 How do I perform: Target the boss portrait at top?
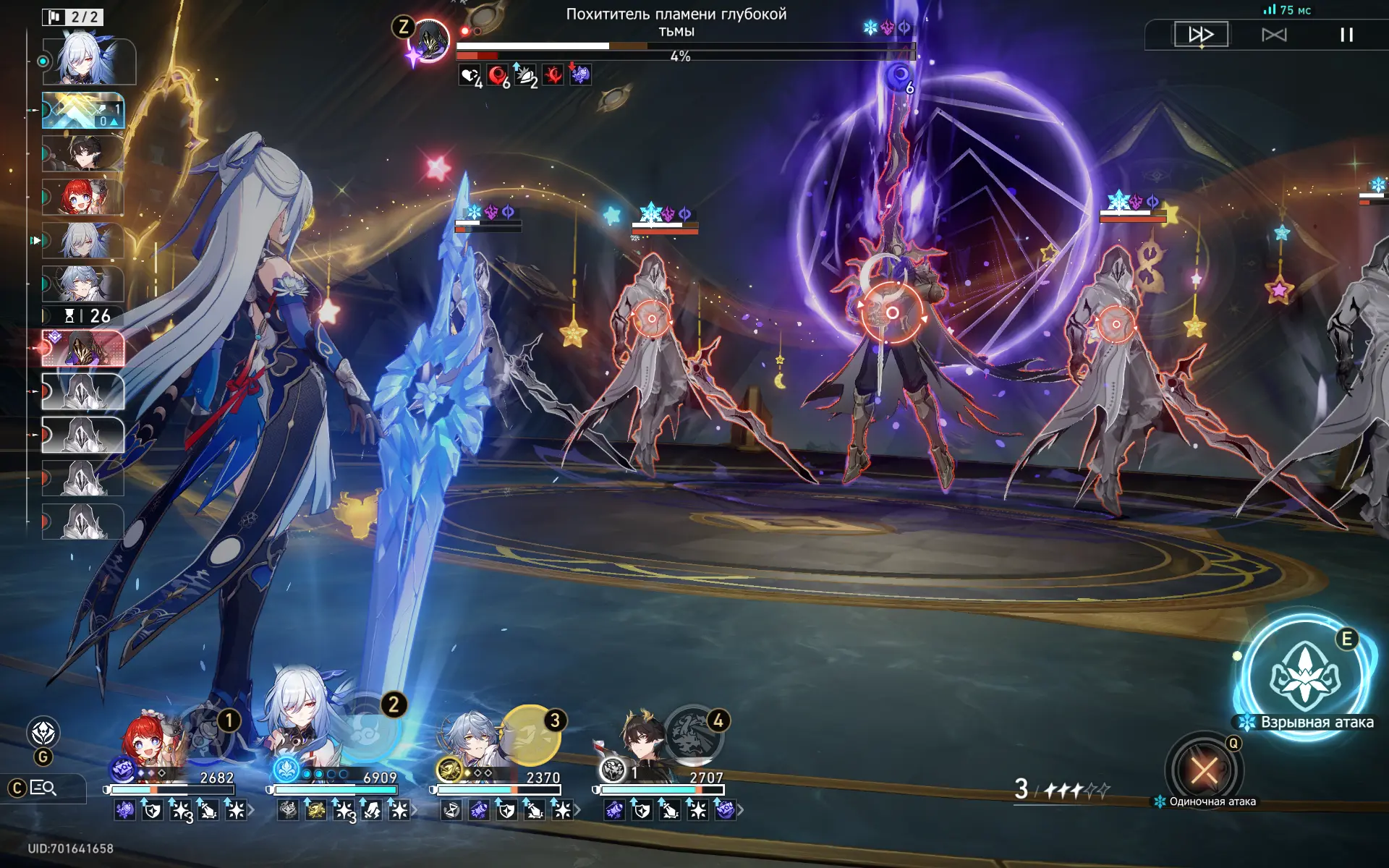point(430,40)
